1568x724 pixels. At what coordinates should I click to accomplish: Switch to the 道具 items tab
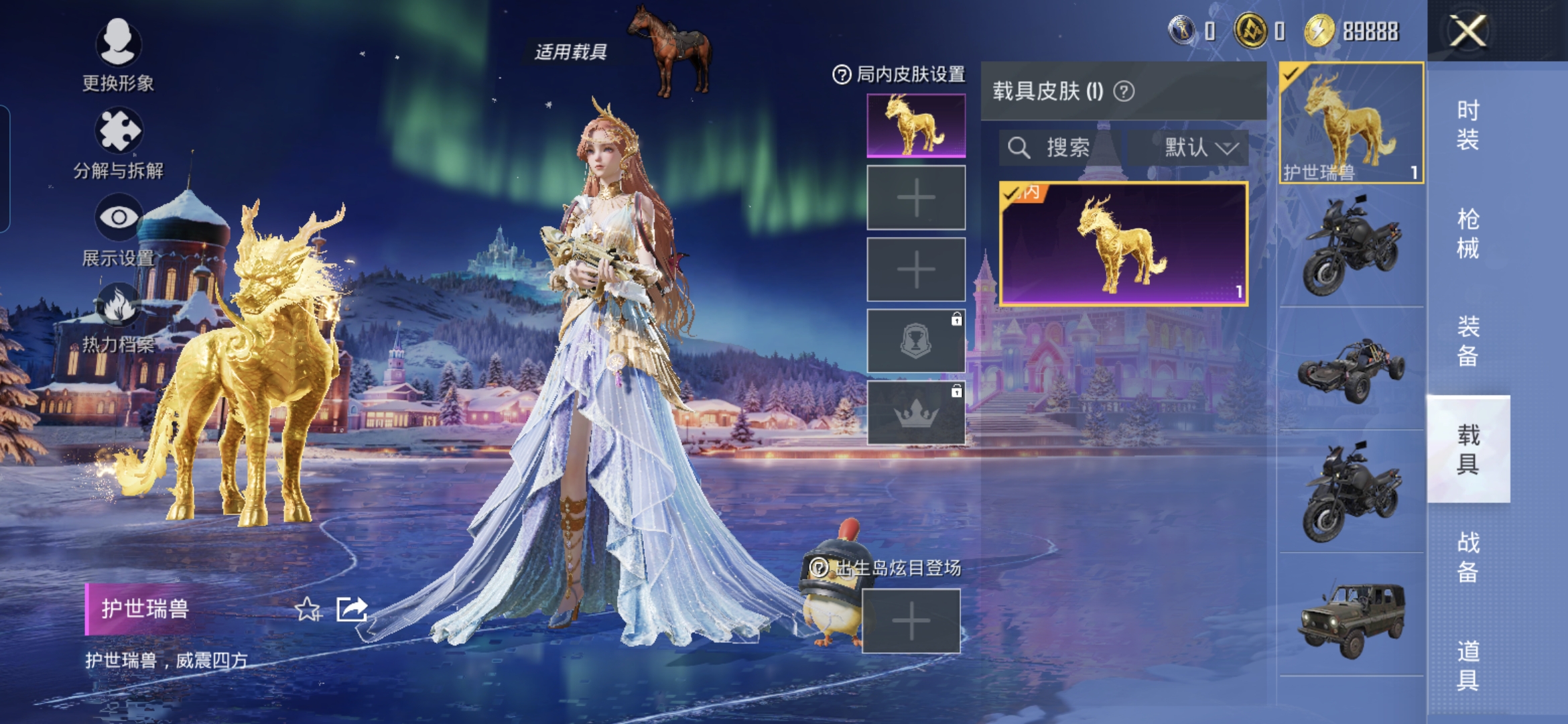[x=1467, y=665]
